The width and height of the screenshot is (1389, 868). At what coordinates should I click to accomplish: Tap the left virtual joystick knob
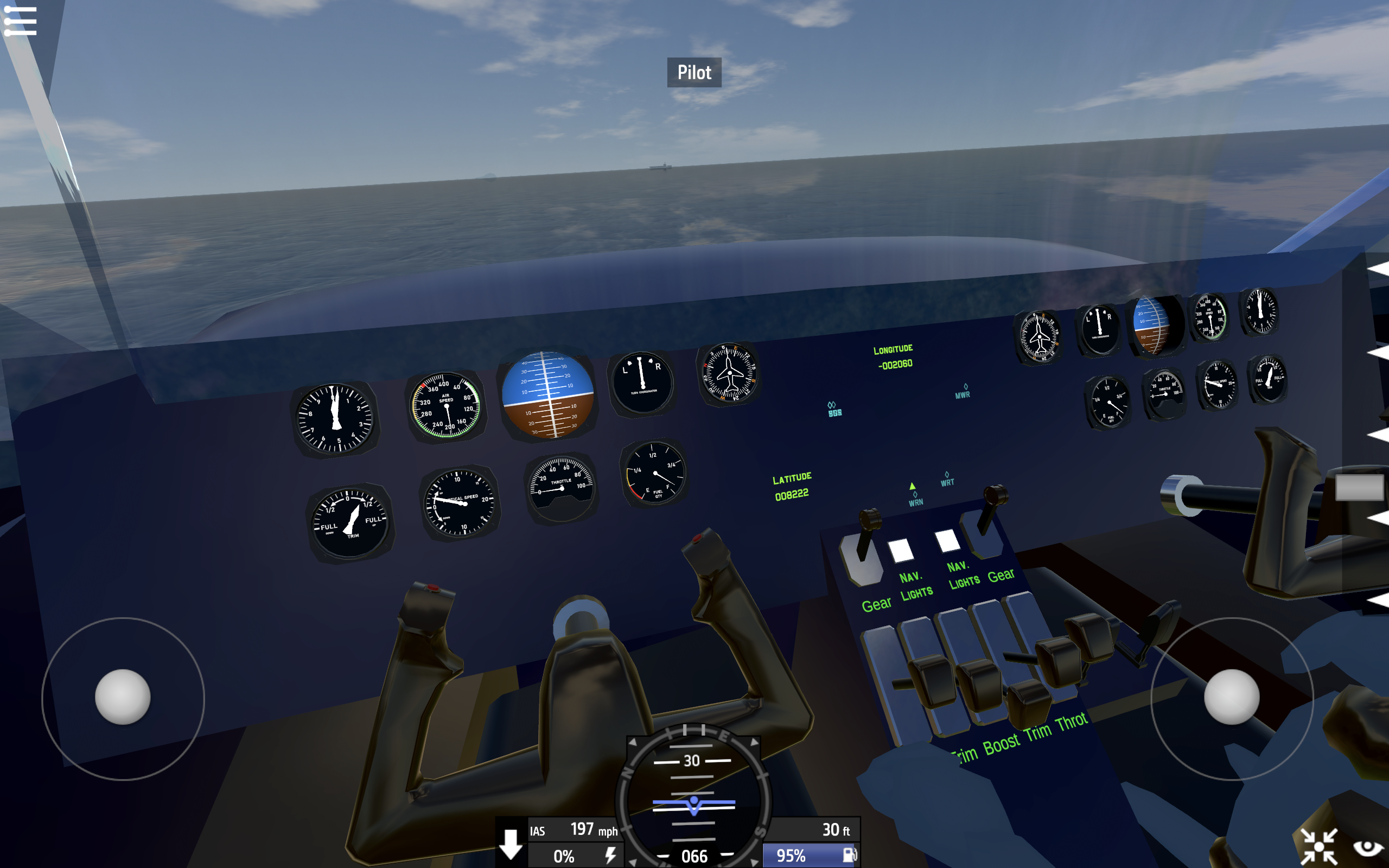tap(123, 697)
